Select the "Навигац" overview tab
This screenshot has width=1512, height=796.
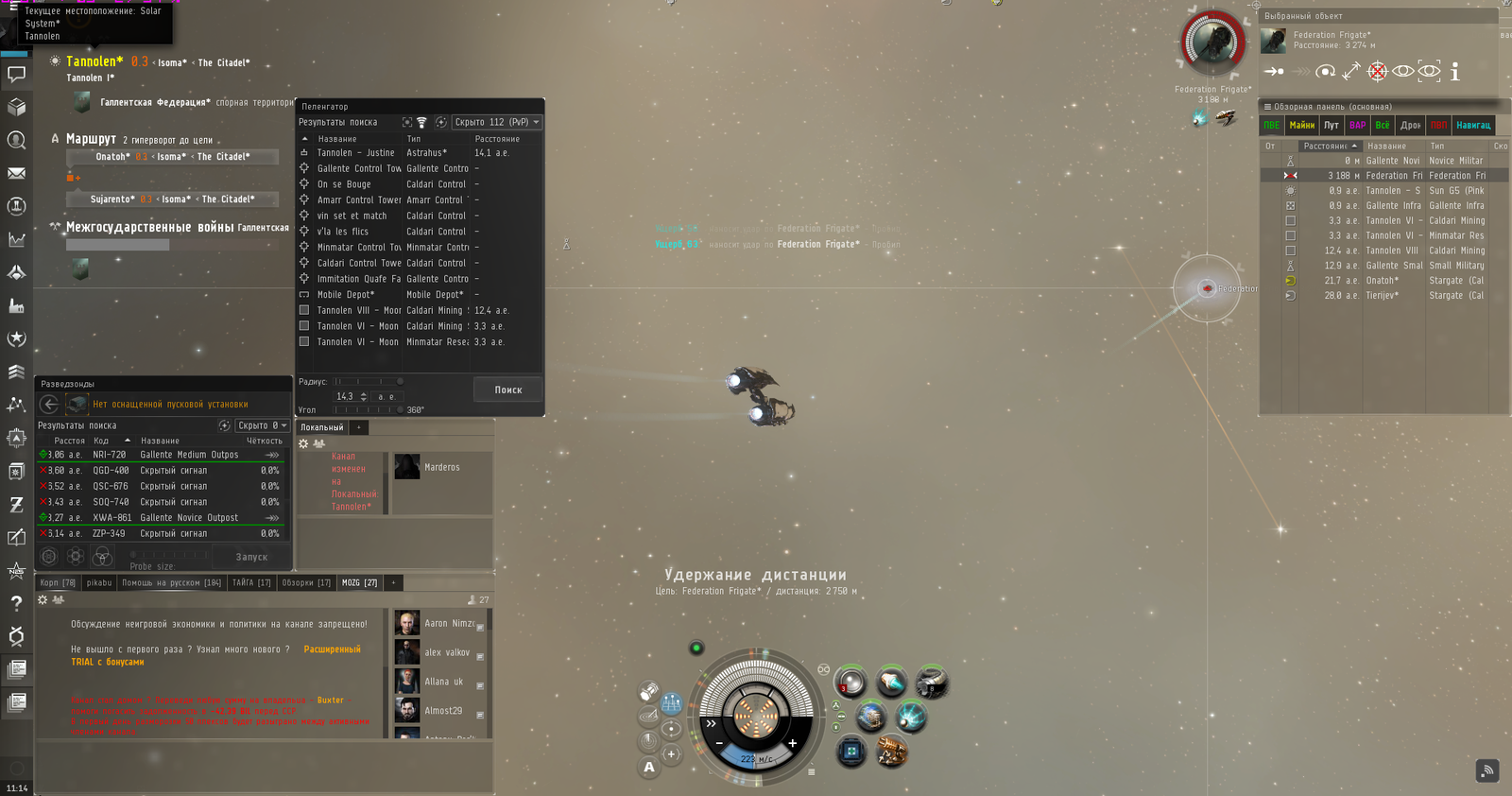point(1473,125)
